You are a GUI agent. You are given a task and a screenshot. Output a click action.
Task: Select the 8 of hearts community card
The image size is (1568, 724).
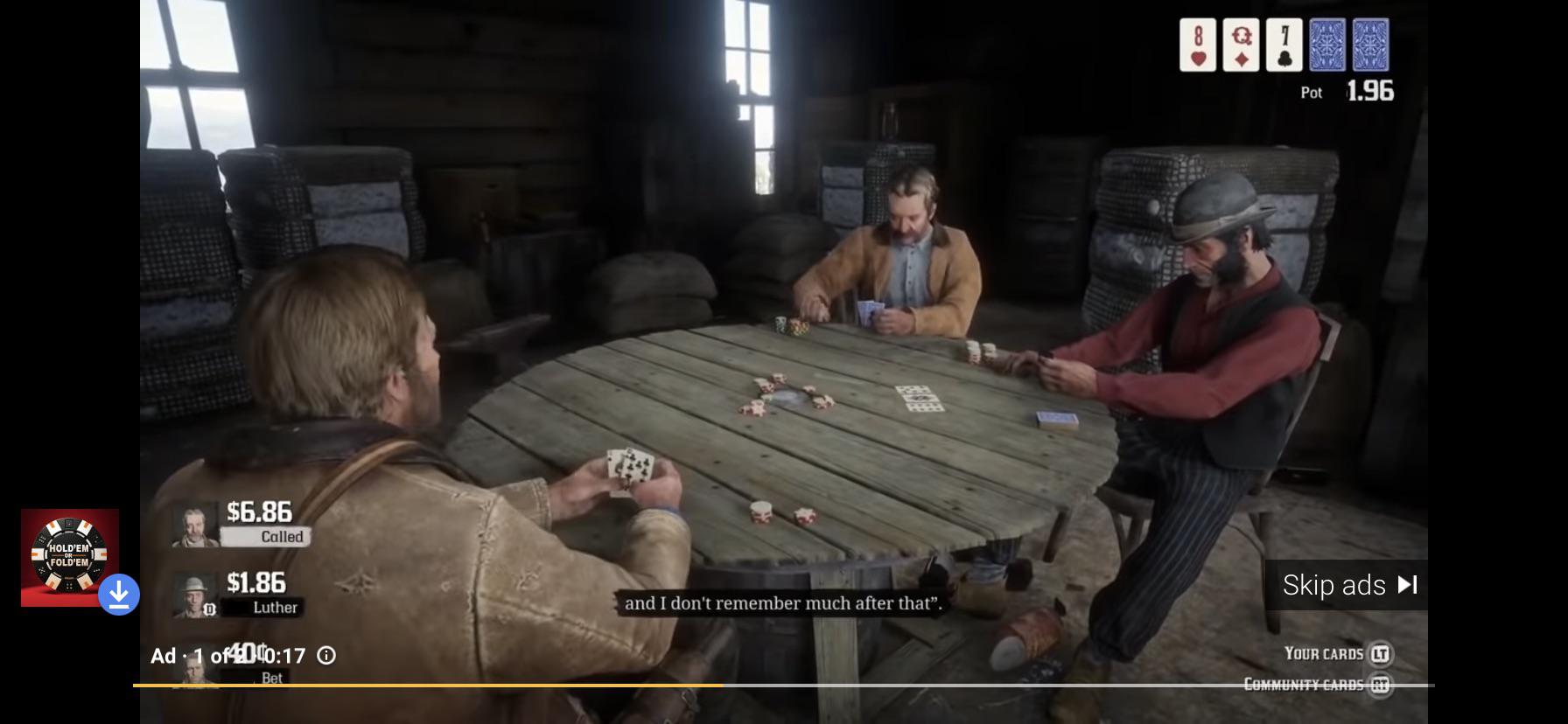pos(1197,45)
